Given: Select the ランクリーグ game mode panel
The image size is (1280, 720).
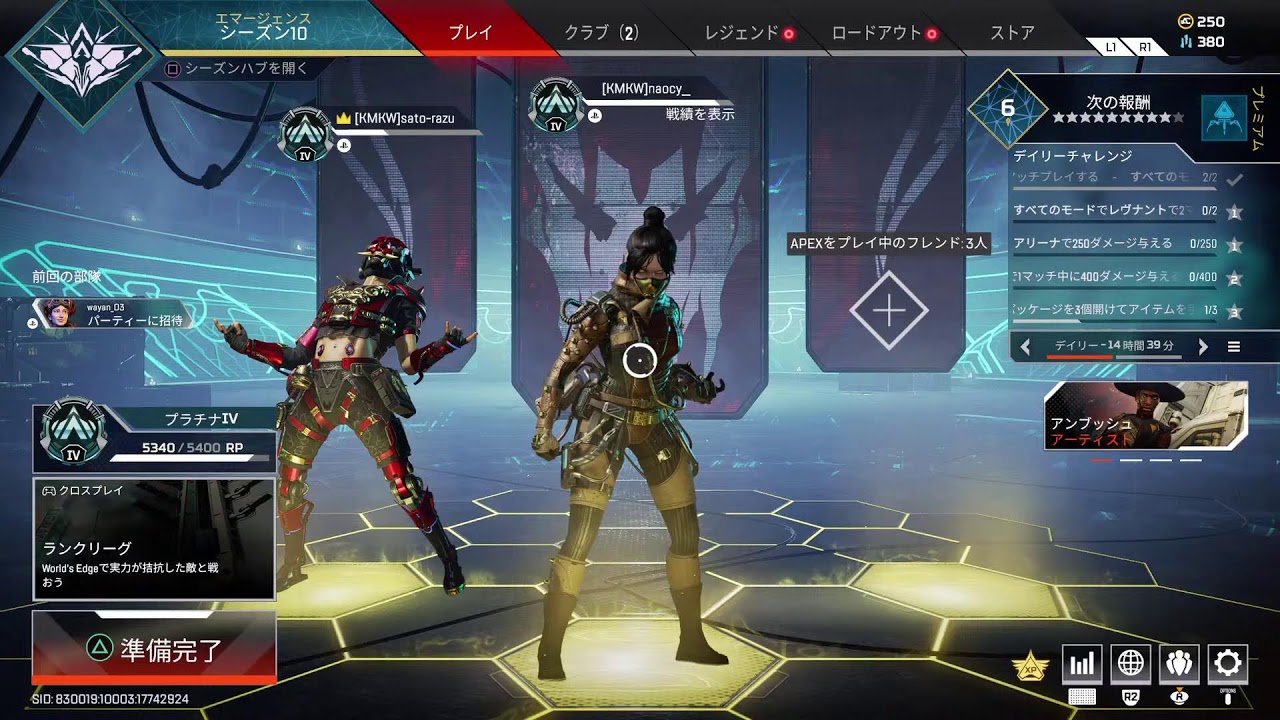Looking at the screenshot, I should 154,539.
